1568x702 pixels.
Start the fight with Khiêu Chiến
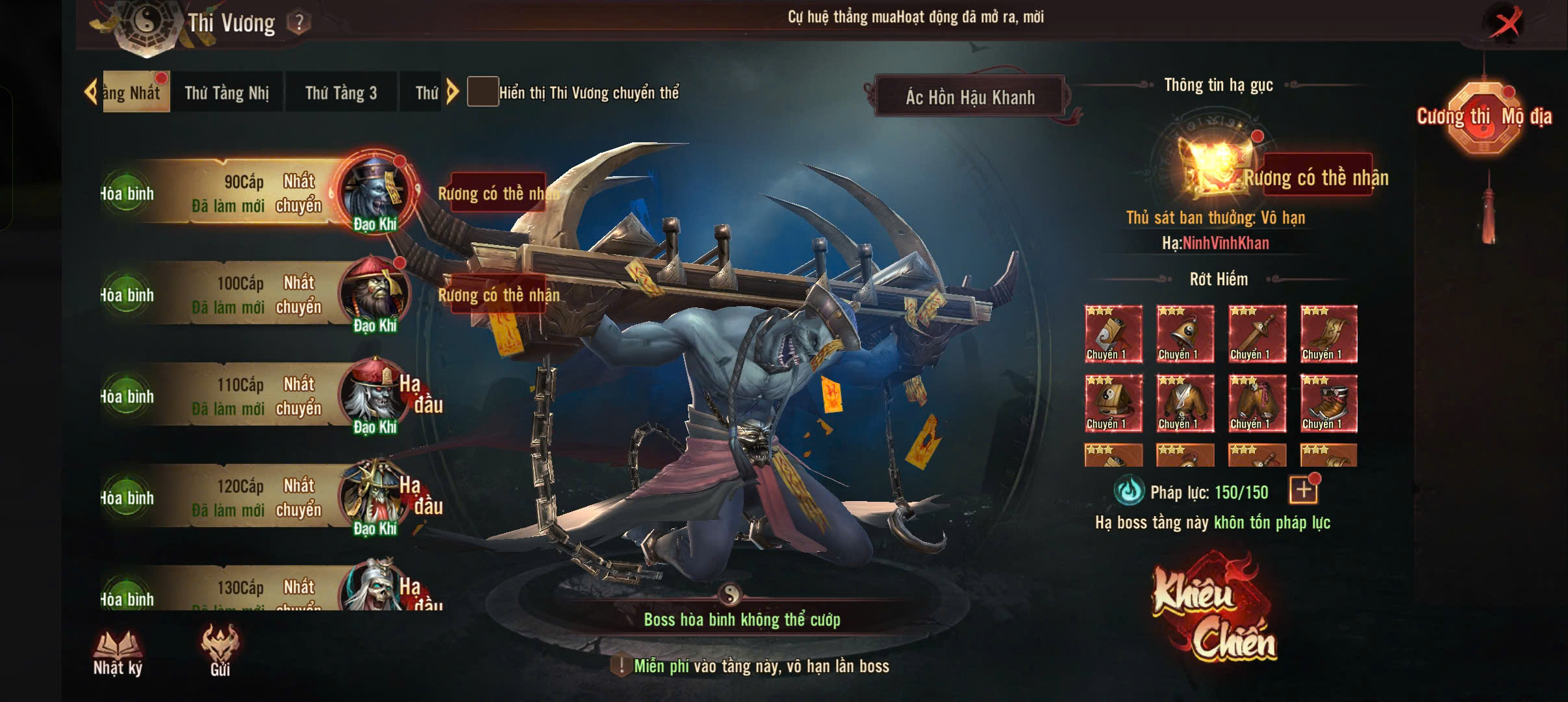(1213, 608)
